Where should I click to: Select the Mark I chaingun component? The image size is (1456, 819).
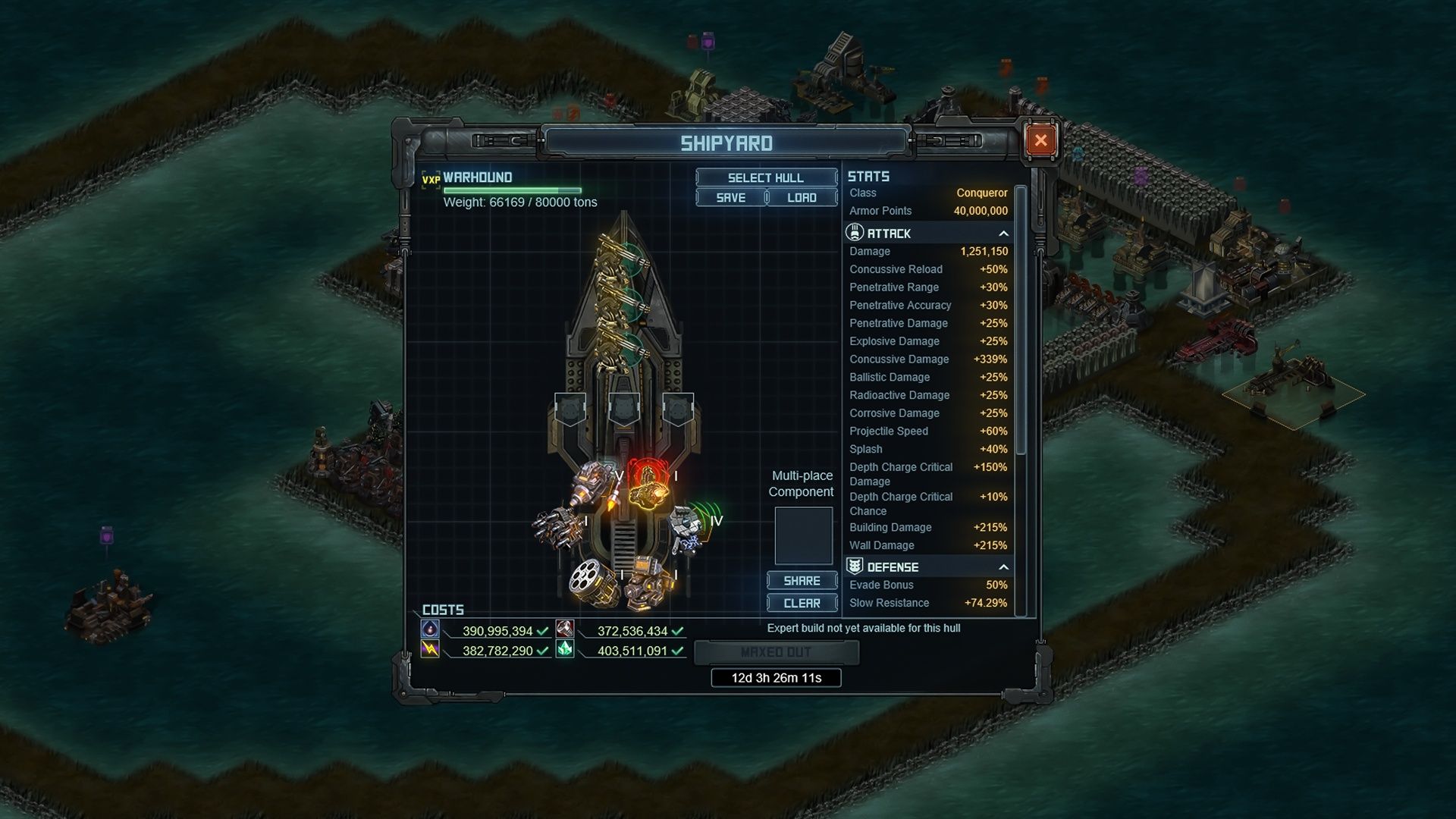point(561,529)
